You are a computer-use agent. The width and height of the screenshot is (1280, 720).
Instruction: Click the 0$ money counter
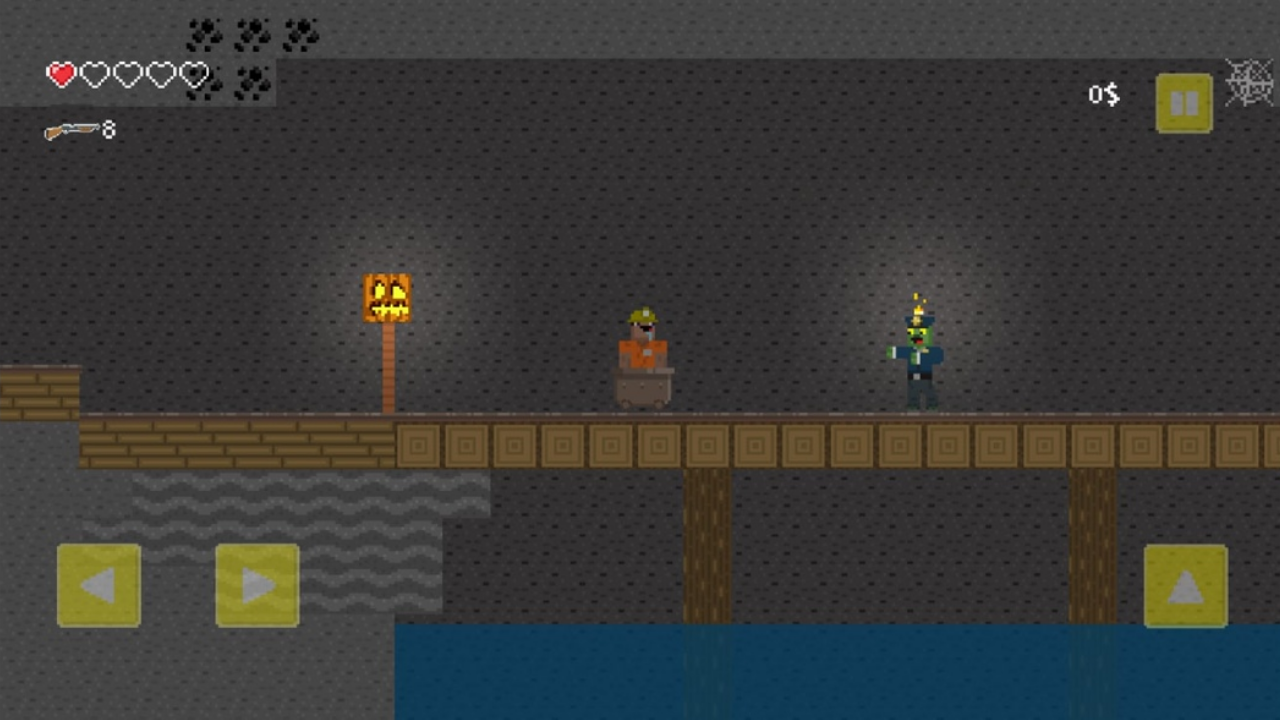coord(1103,95)
